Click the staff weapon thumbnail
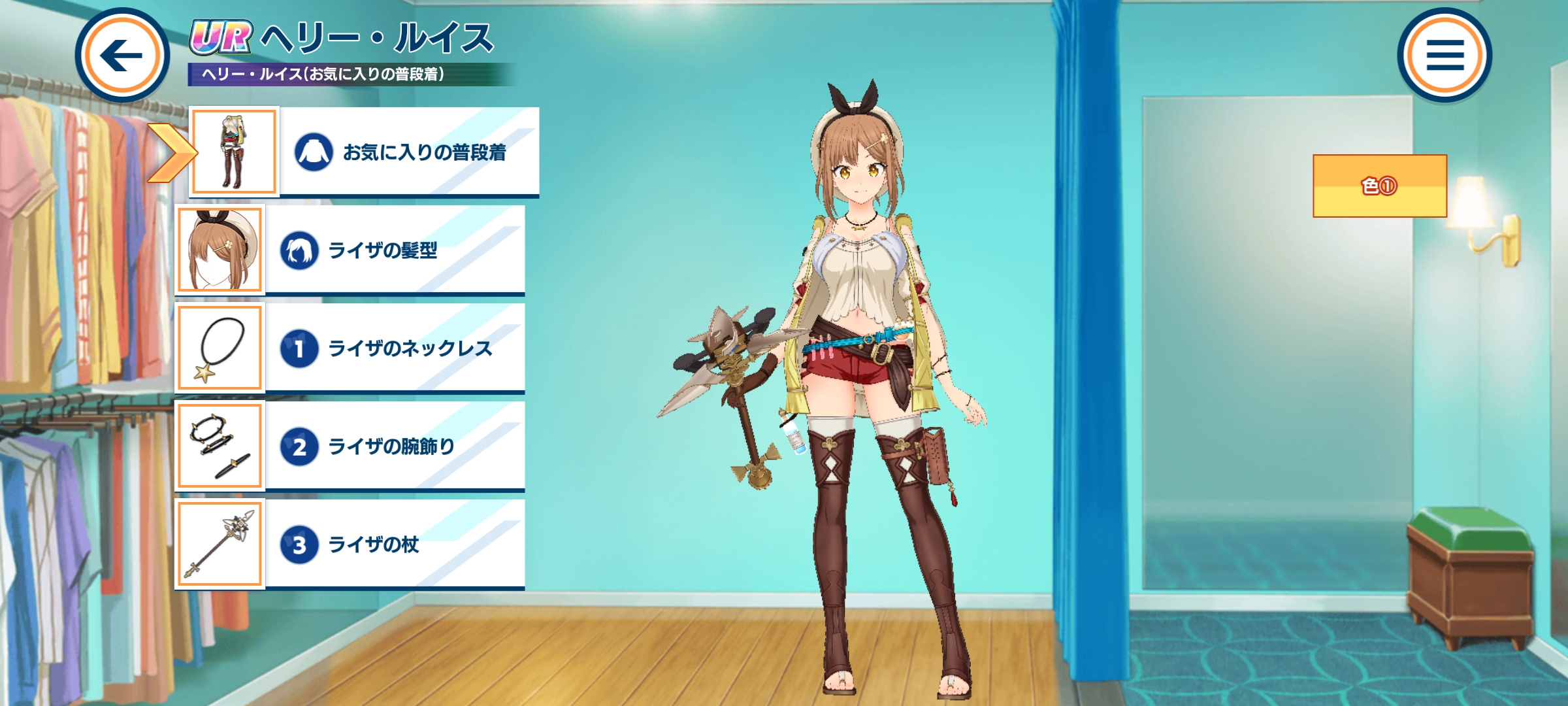The image size is (1568, 706). pyautogui.click(x=220, y=544)
